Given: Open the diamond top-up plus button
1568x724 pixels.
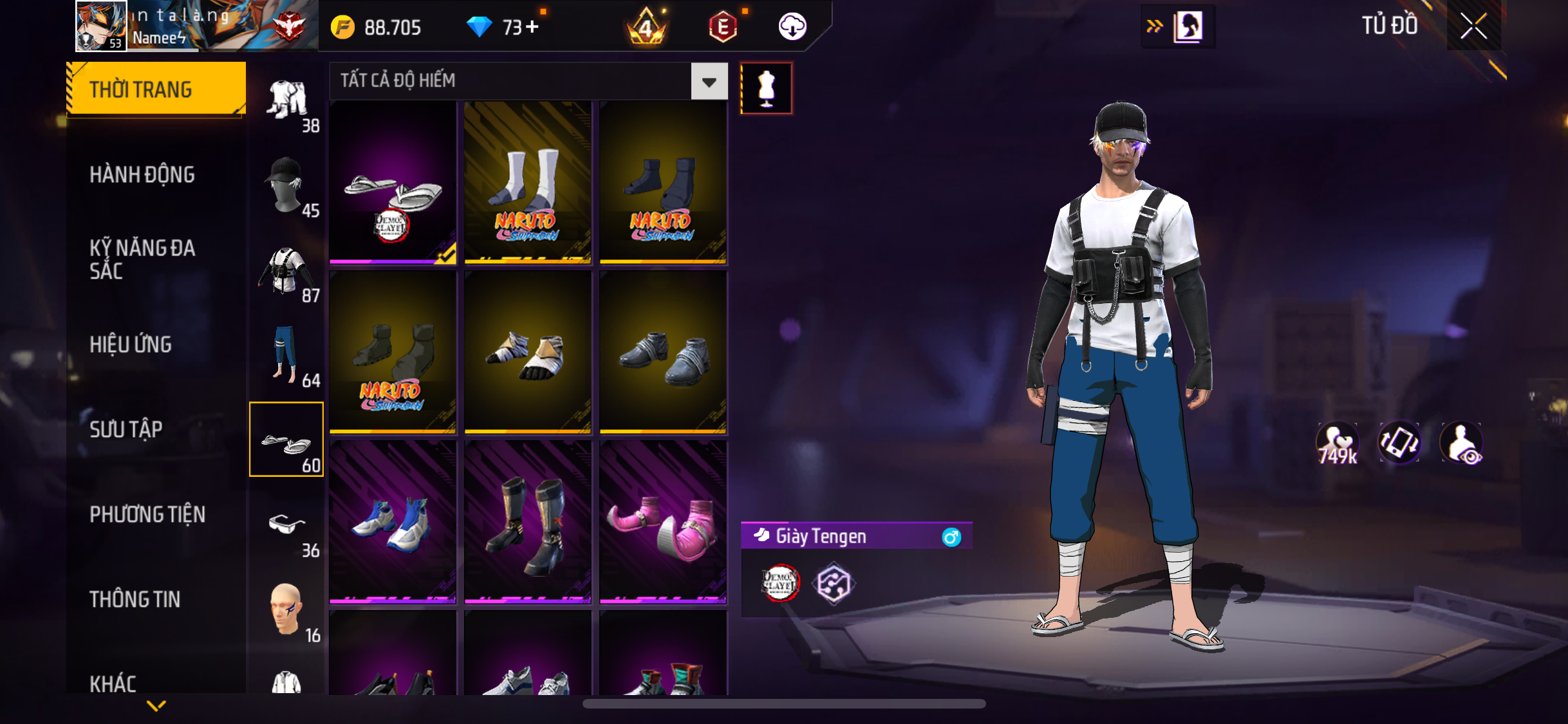Looking at the screenshot, I should (x=532, y=27).
